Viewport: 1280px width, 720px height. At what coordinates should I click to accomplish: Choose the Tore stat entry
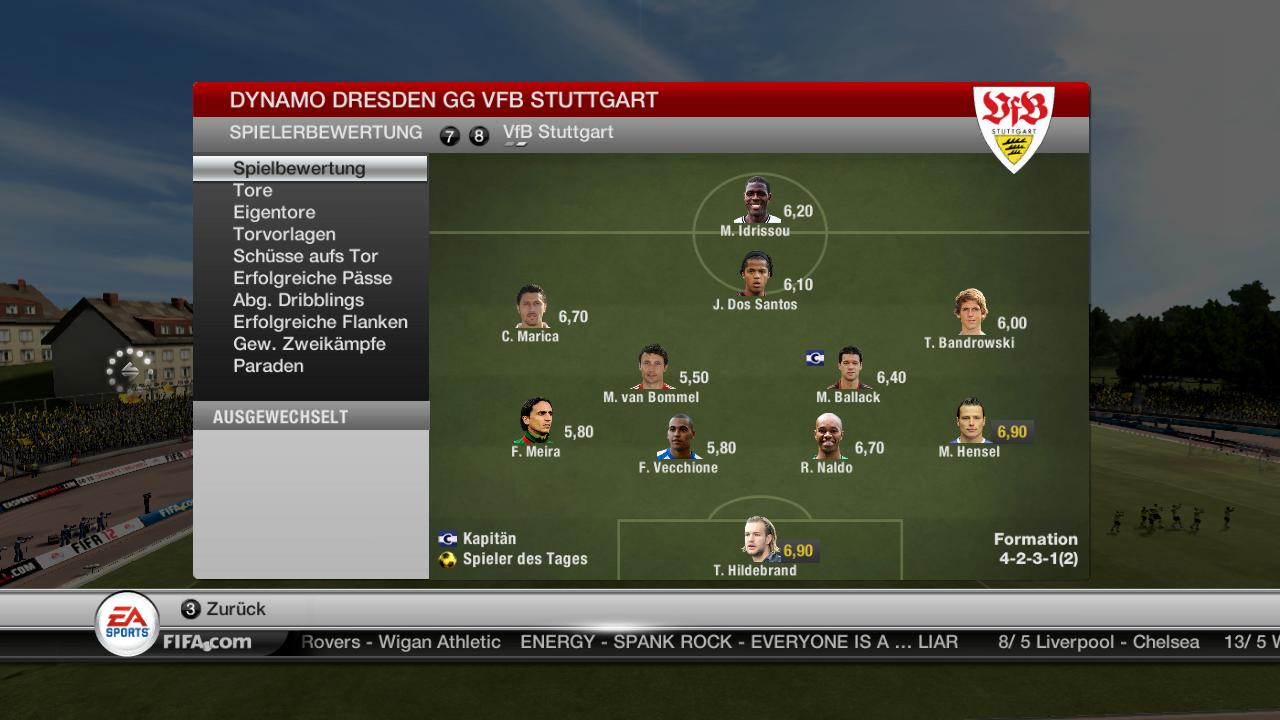tap(253, 190)
